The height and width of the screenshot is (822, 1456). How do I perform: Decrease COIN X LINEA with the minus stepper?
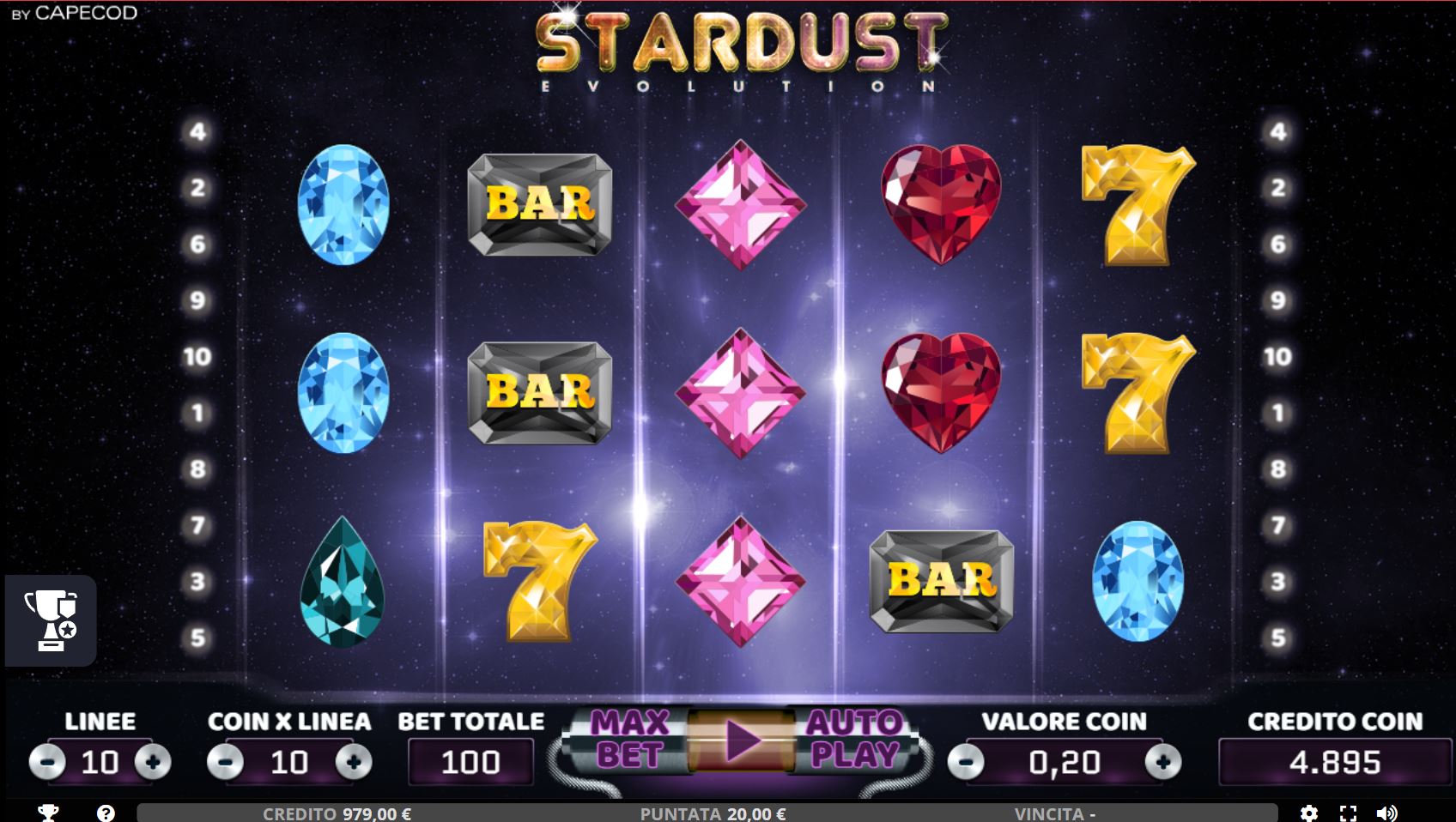click(x=227, y=763)
